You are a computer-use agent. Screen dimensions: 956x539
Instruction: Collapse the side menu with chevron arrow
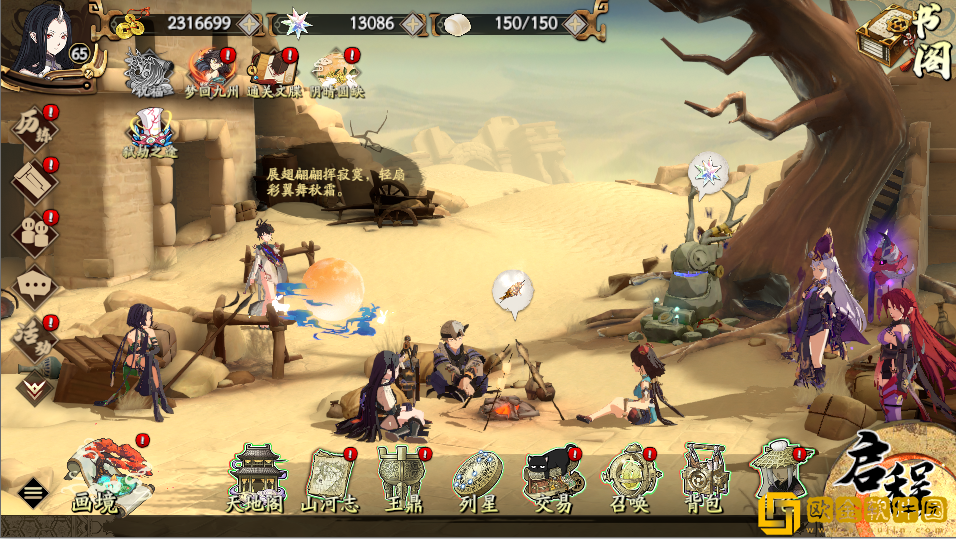33,386
